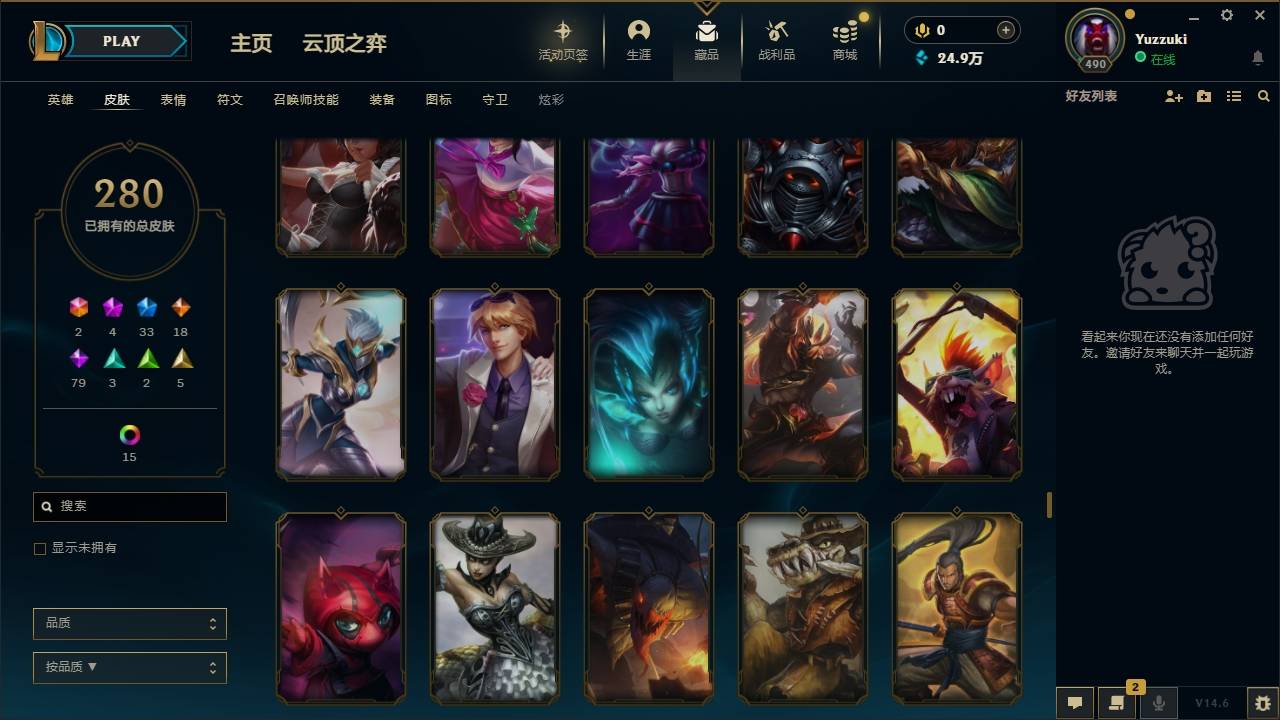
Task: Open friend list search icon
Action: click(1264, 96)
